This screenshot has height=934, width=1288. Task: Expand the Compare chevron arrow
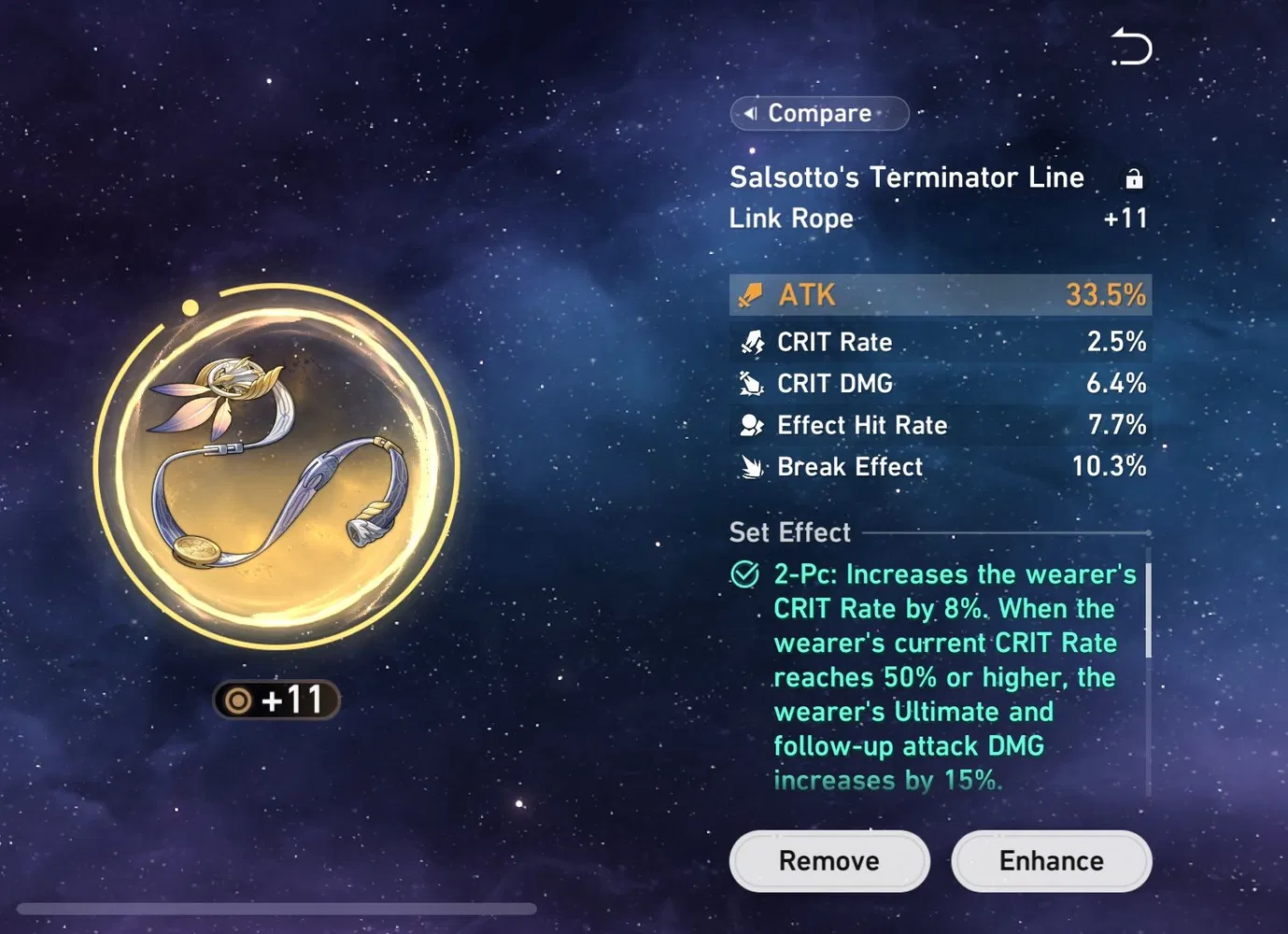click(x=750, y=113)
